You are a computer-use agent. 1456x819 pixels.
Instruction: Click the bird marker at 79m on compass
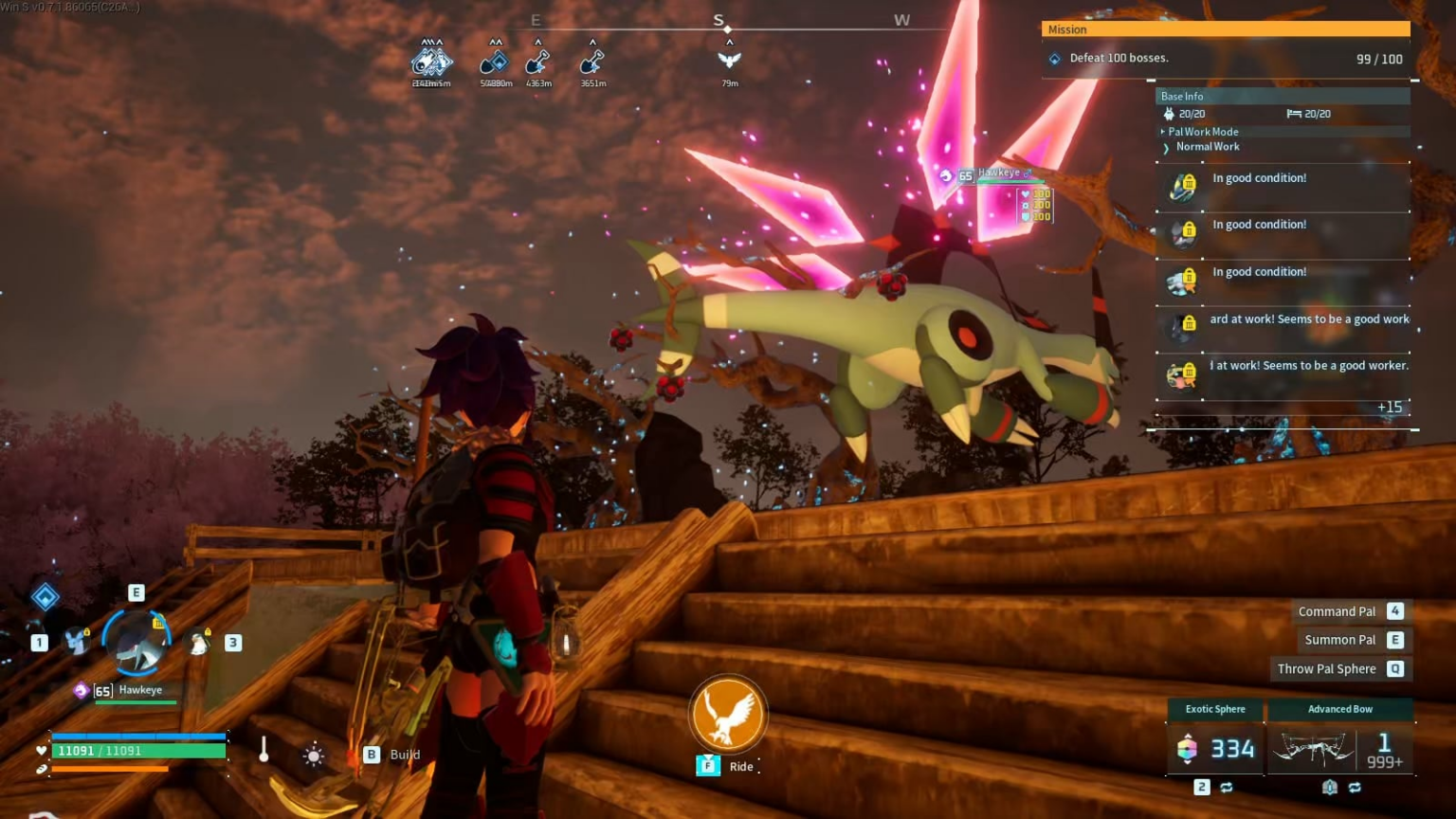[729, 61]
